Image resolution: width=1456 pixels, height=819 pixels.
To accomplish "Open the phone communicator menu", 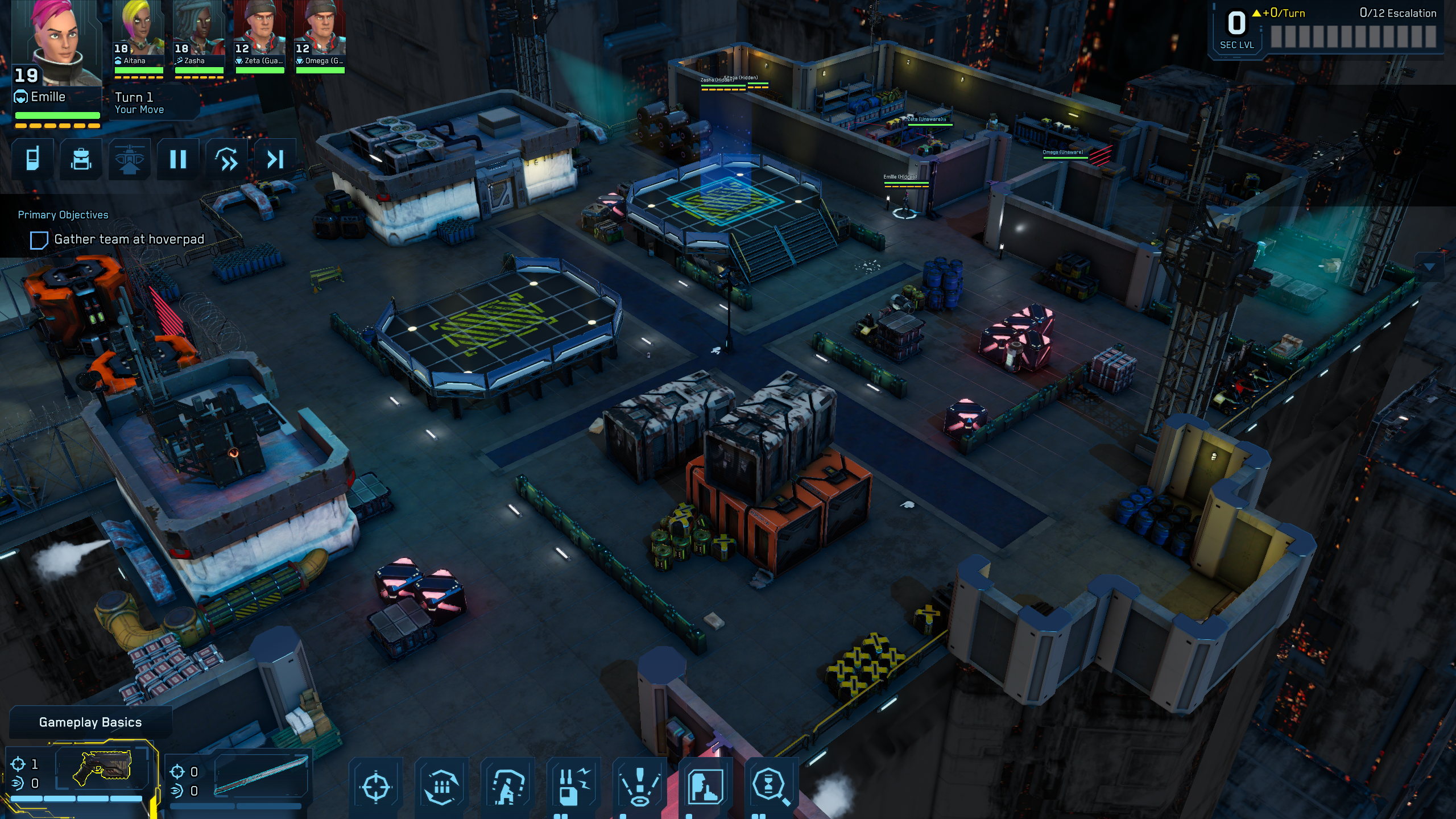I will [33, 159].
